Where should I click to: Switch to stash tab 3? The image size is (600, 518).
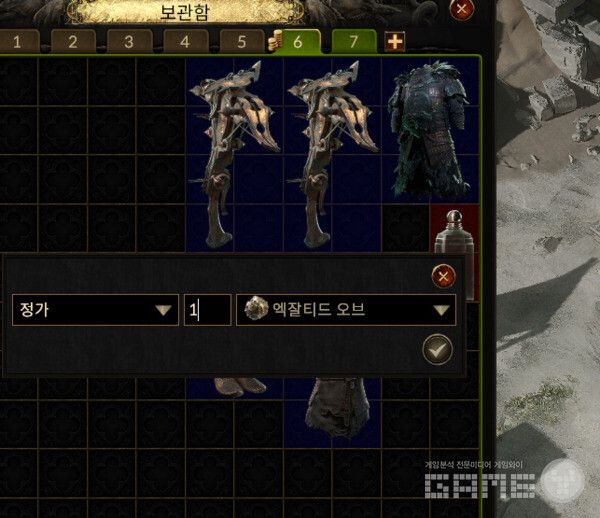[129, 42]
